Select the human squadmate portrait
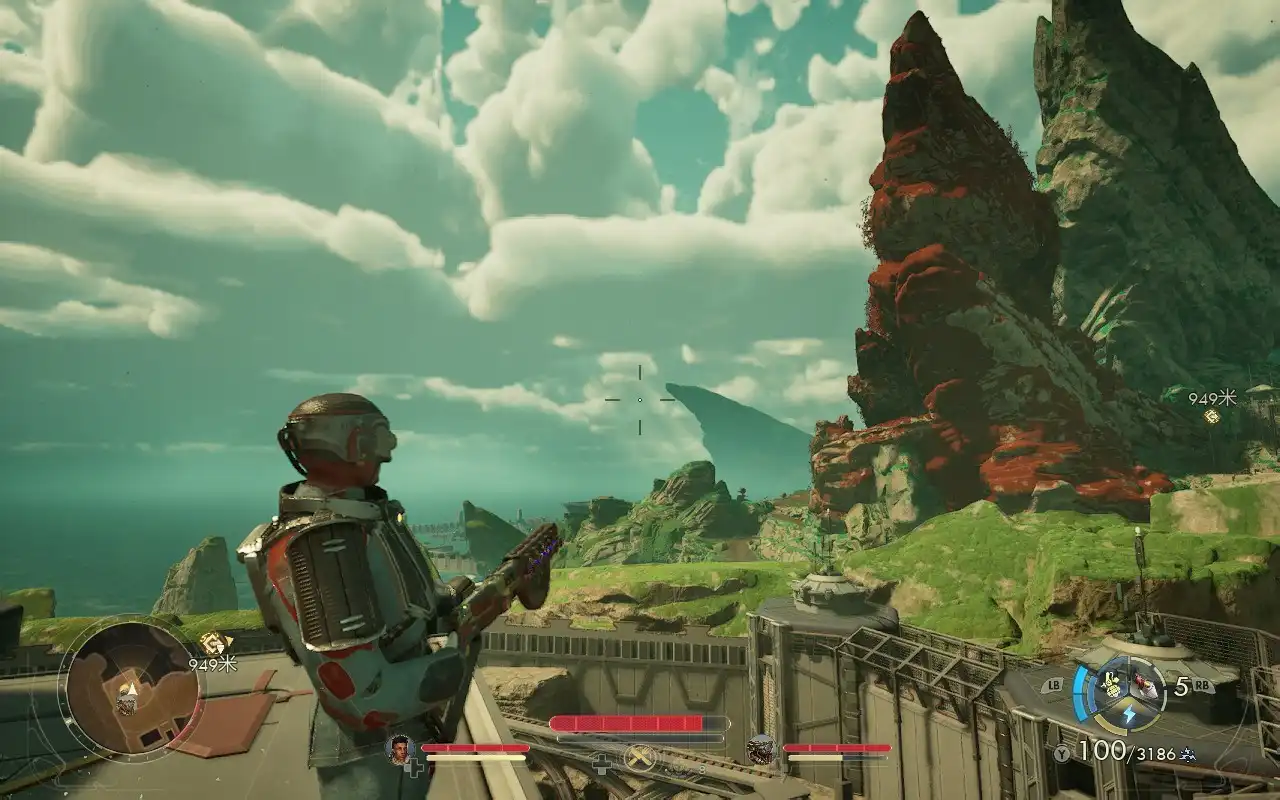The image size is (1280, 800). pos(401,748)
